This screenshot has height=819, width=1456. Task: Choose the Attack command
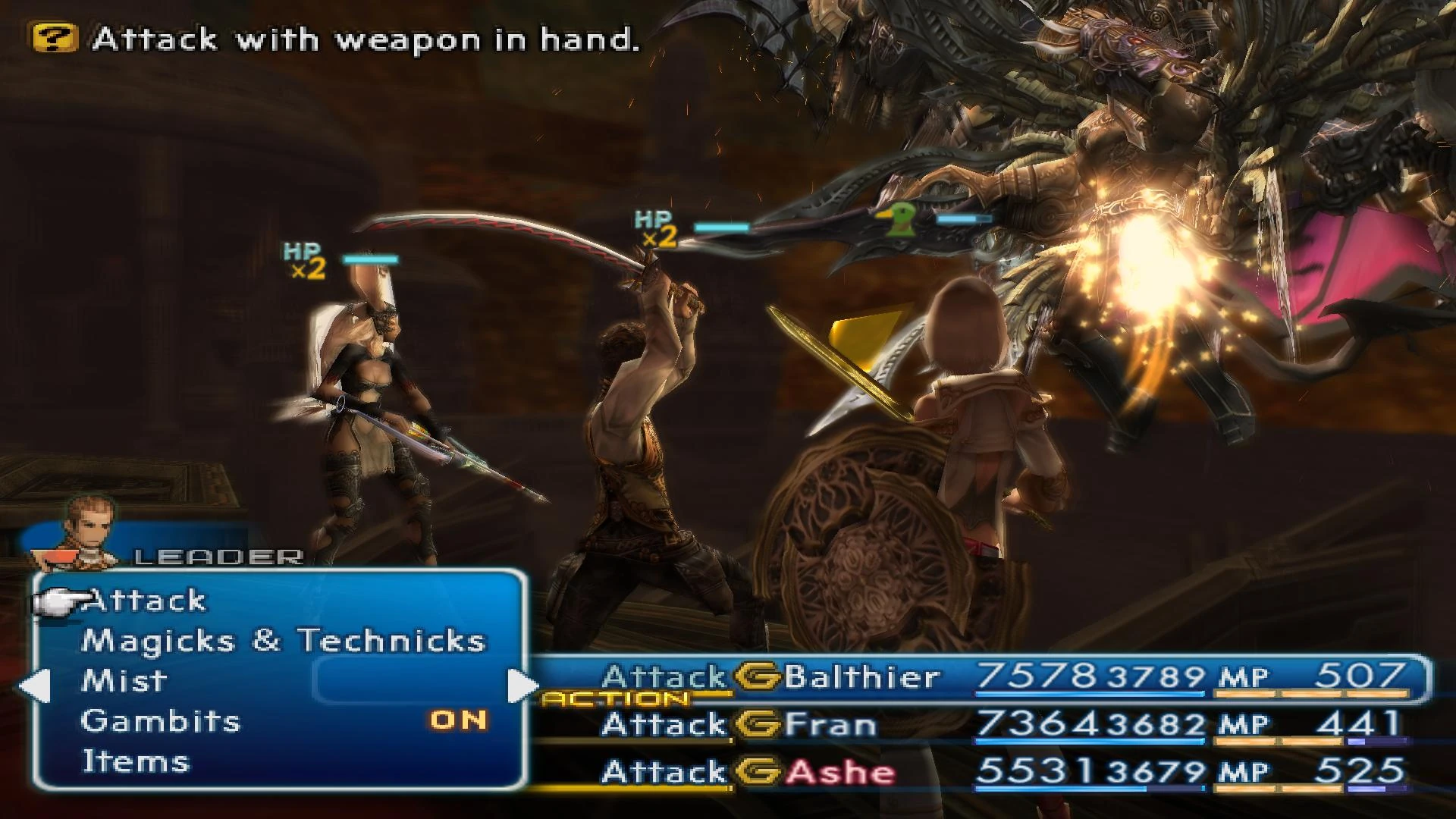click(x=144, y=600)
